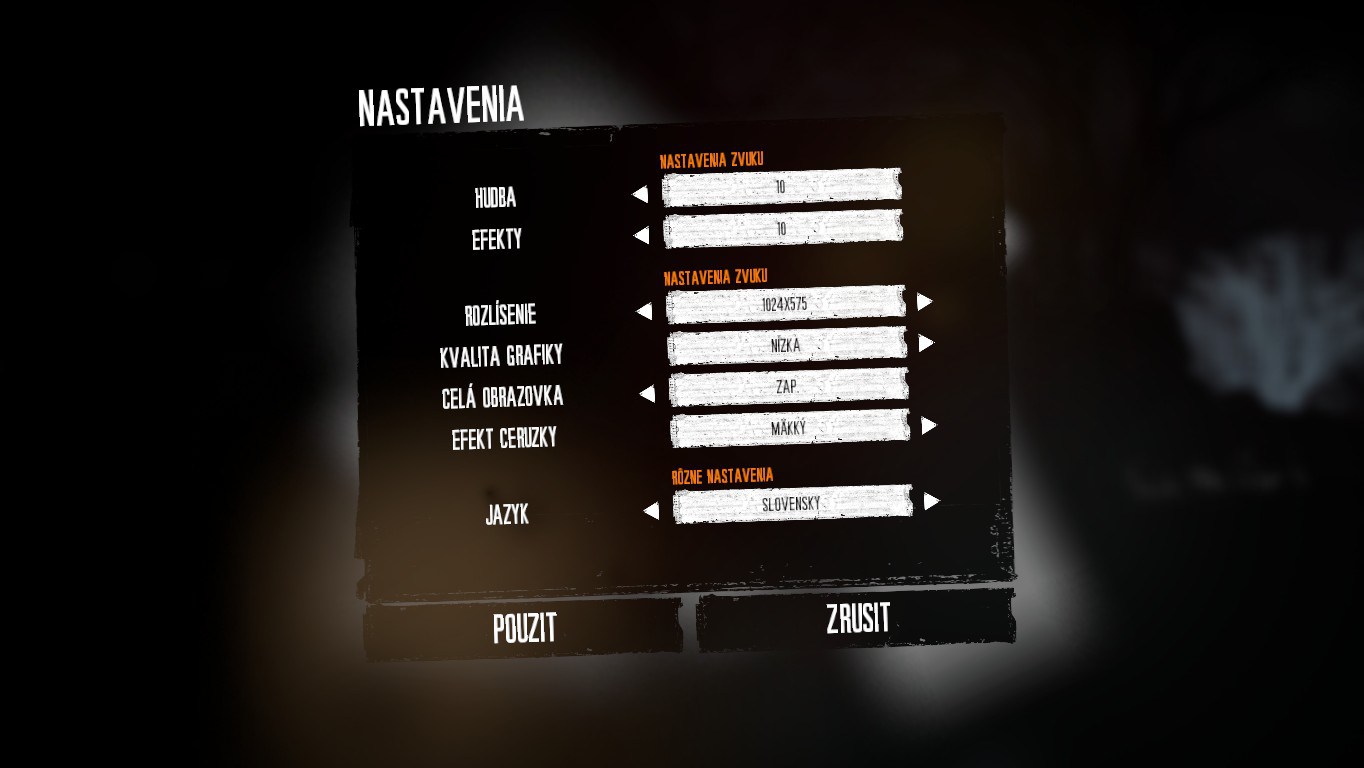Choose previous Rozlíšenie resolution with left arrow

643,312
